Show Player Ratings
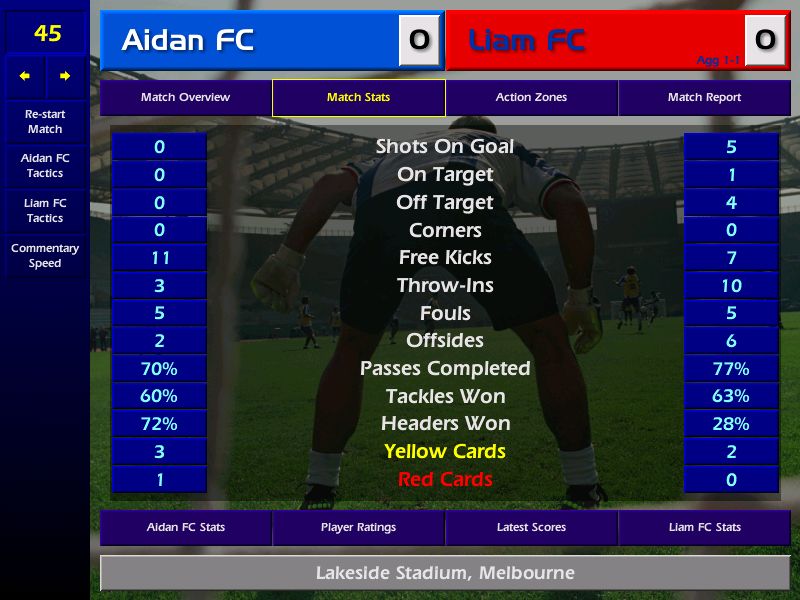 [358, 527]
